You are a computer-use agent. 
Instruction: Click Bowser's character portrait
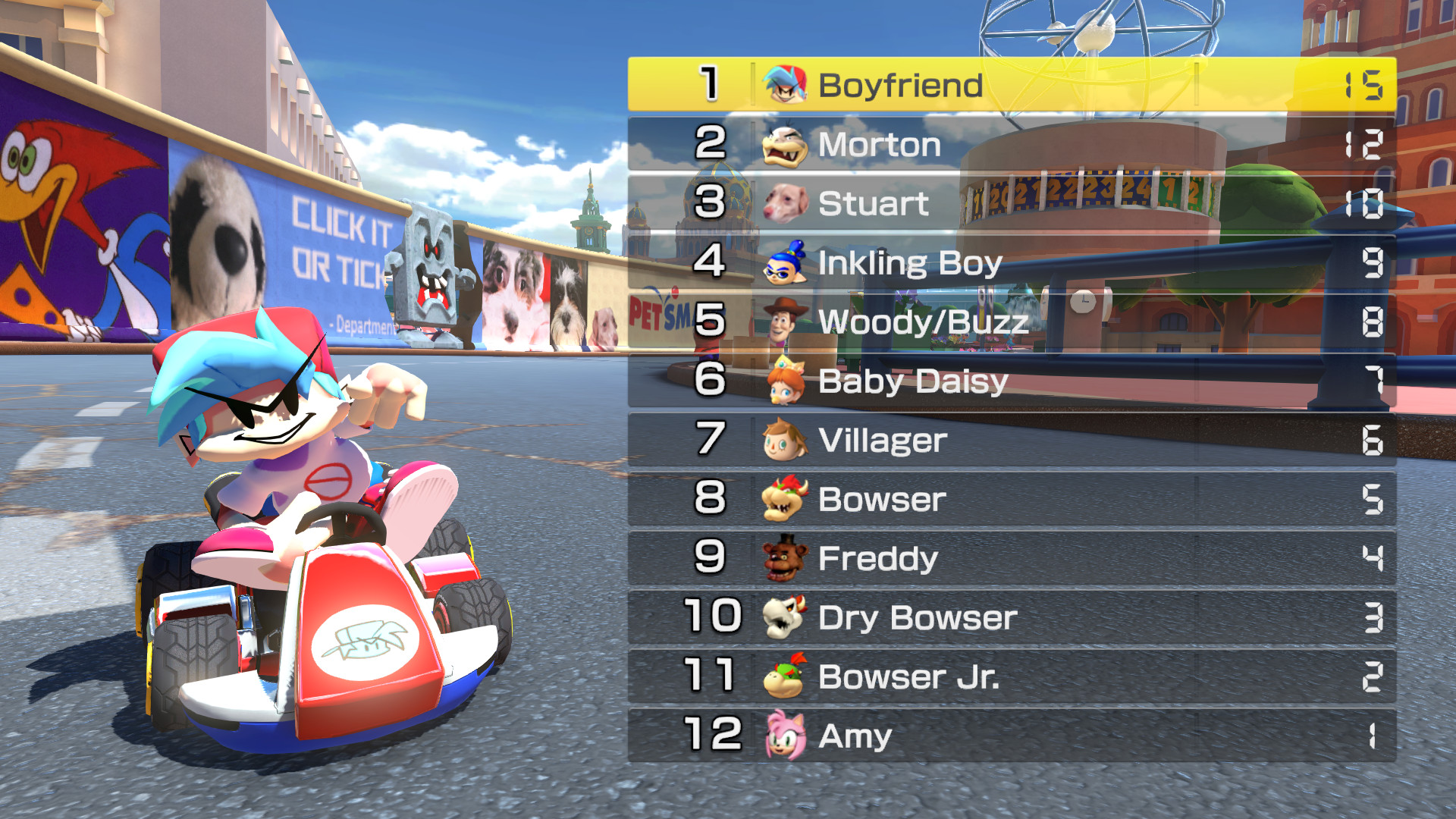[783, 499]
